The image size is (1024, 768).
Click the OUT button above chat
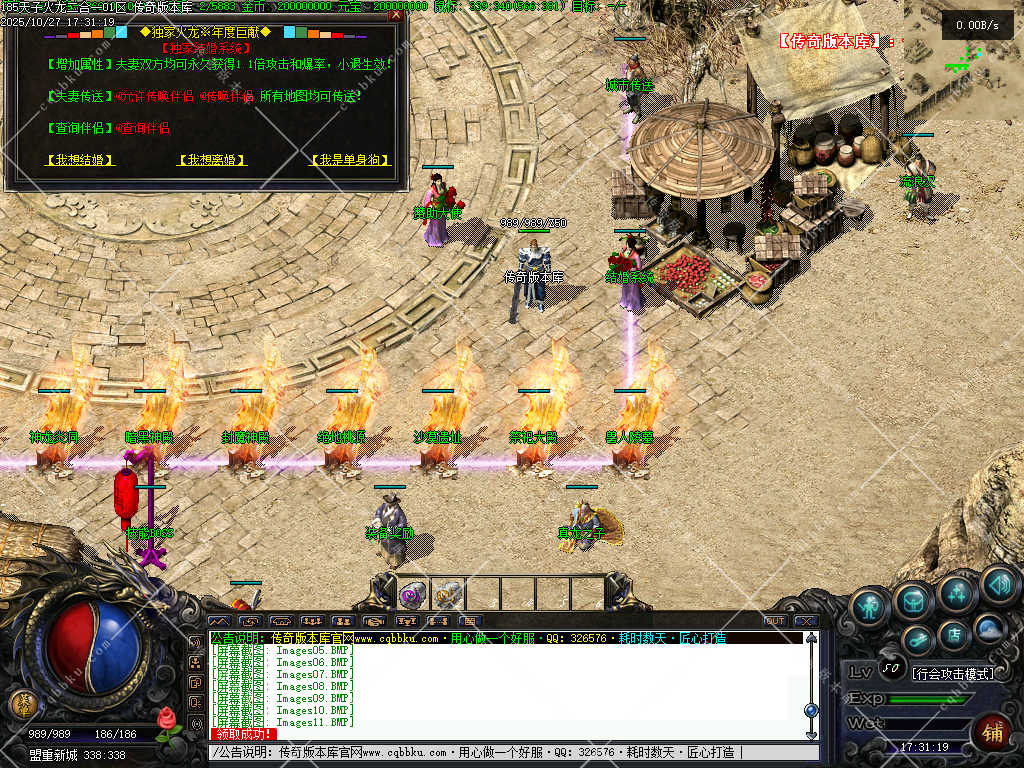pos(774,621)
